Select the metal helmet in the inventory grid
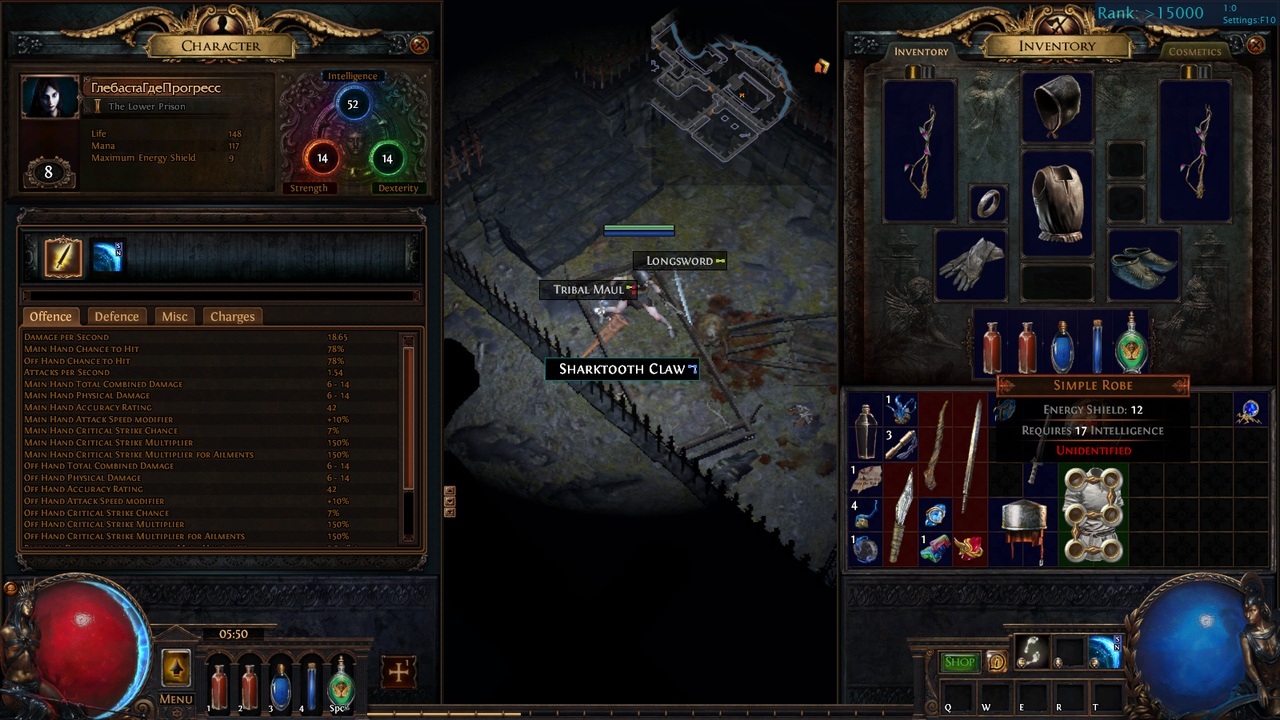 click(x=1024, y=529)
